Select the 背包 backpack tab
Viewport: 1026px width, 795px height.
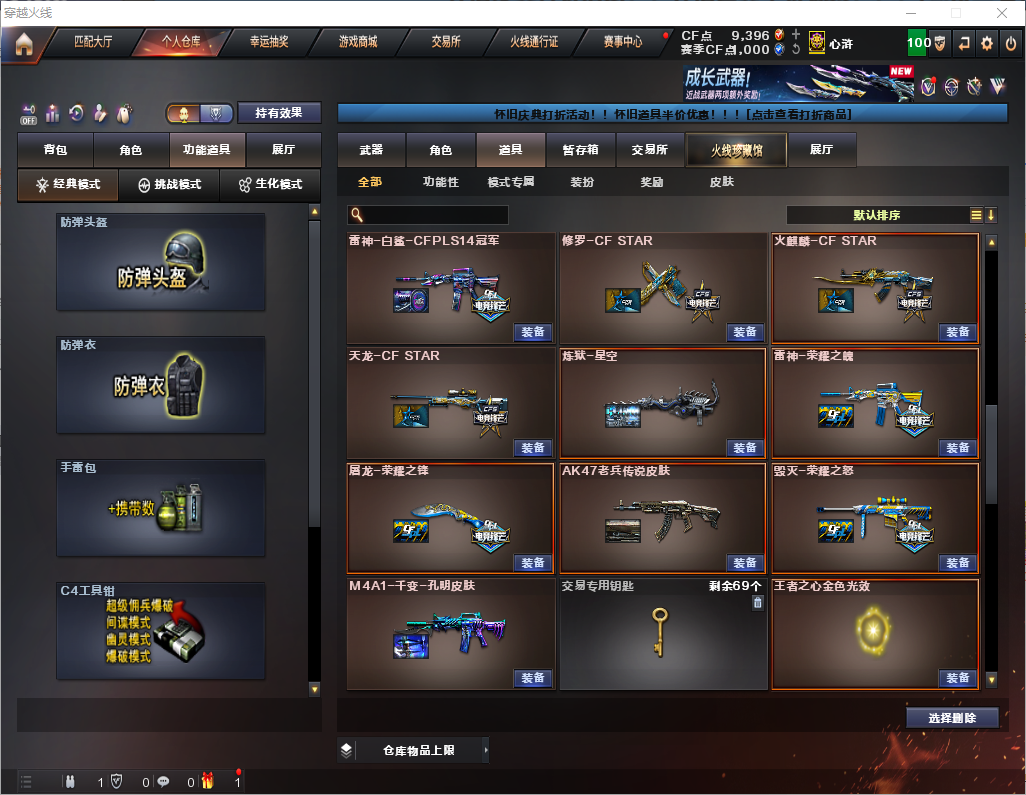click(x=55, y=150)
